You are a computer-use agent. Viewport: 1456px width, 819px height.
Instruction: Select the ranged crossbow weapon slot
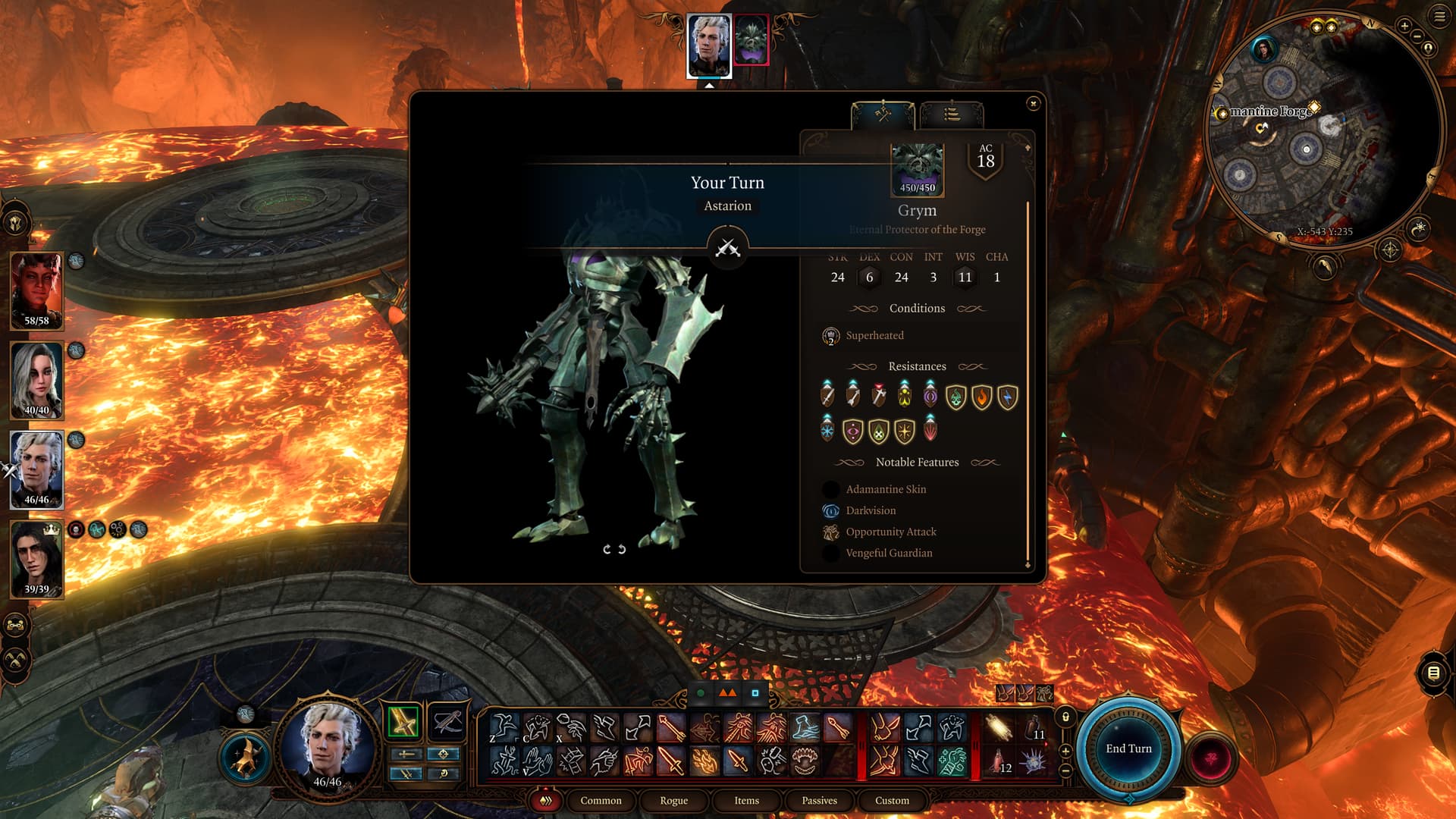[447, 721]
